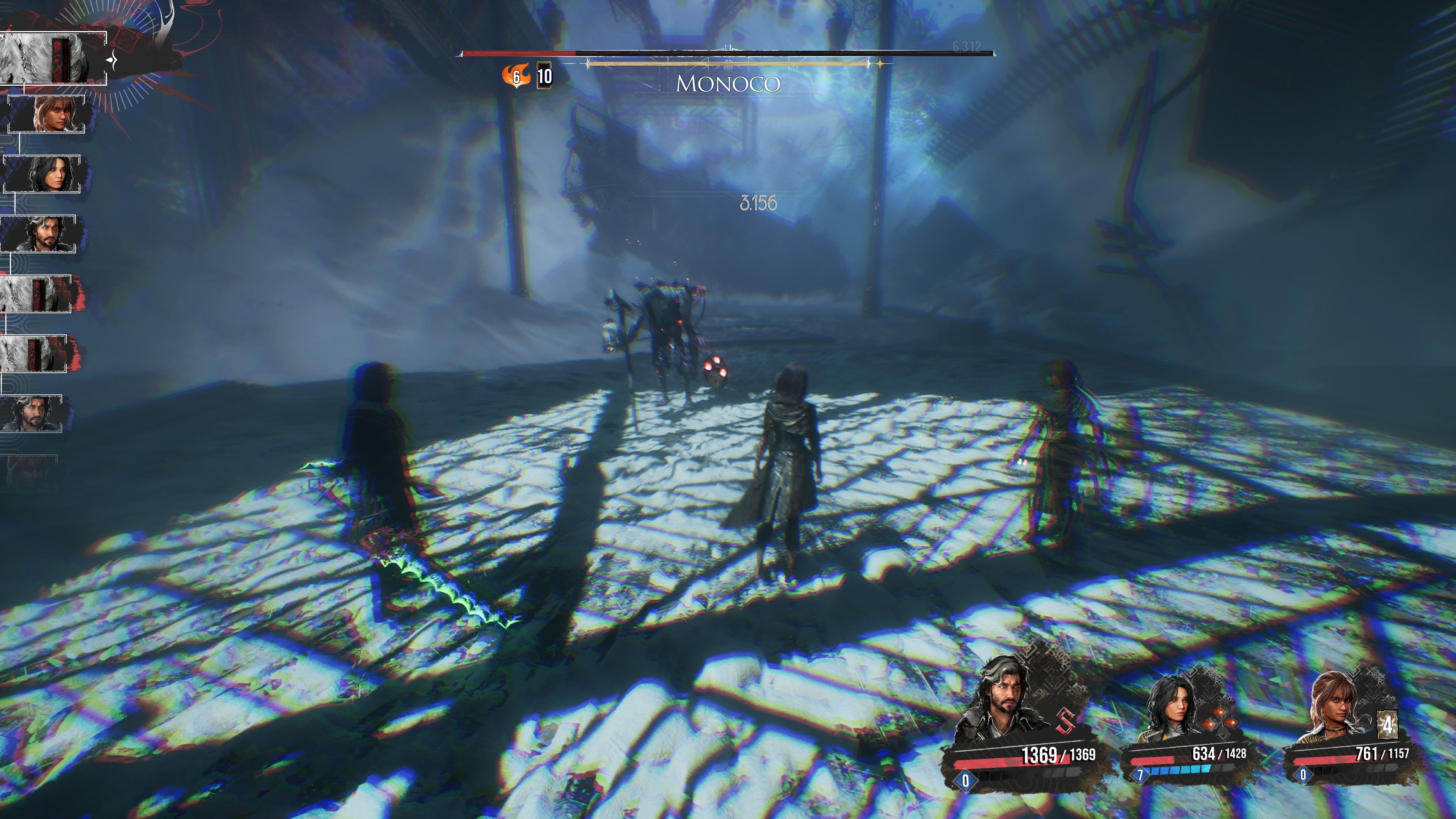Inspect the card icon showing 10
This screenshot has width=1456, height=819.
click(x=544, y=76)
